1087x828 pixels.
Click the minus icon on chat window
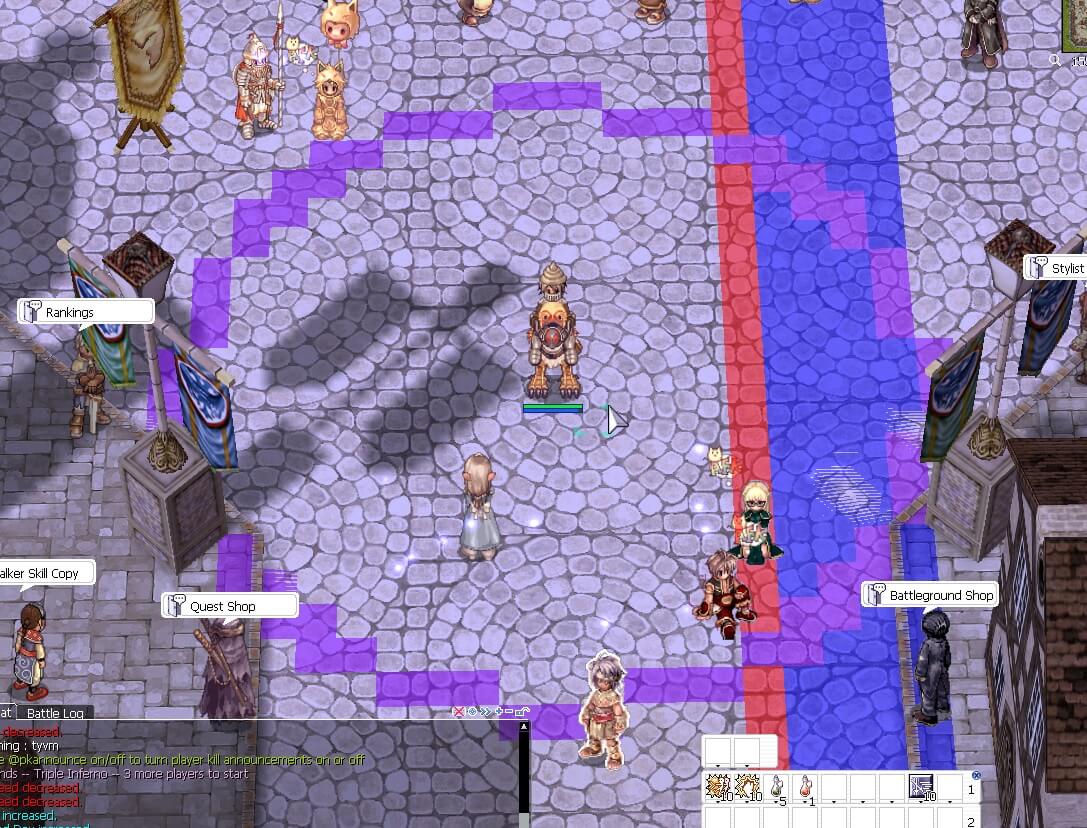pyautogui.click(x=509, y=712)
